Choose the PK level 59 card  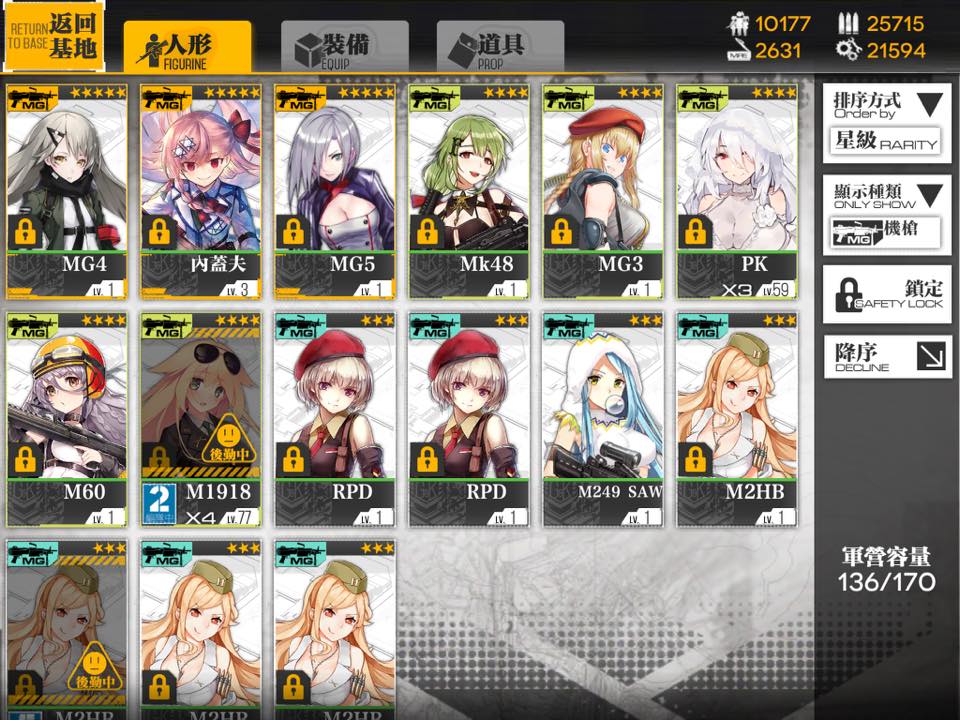coord(737,190)
